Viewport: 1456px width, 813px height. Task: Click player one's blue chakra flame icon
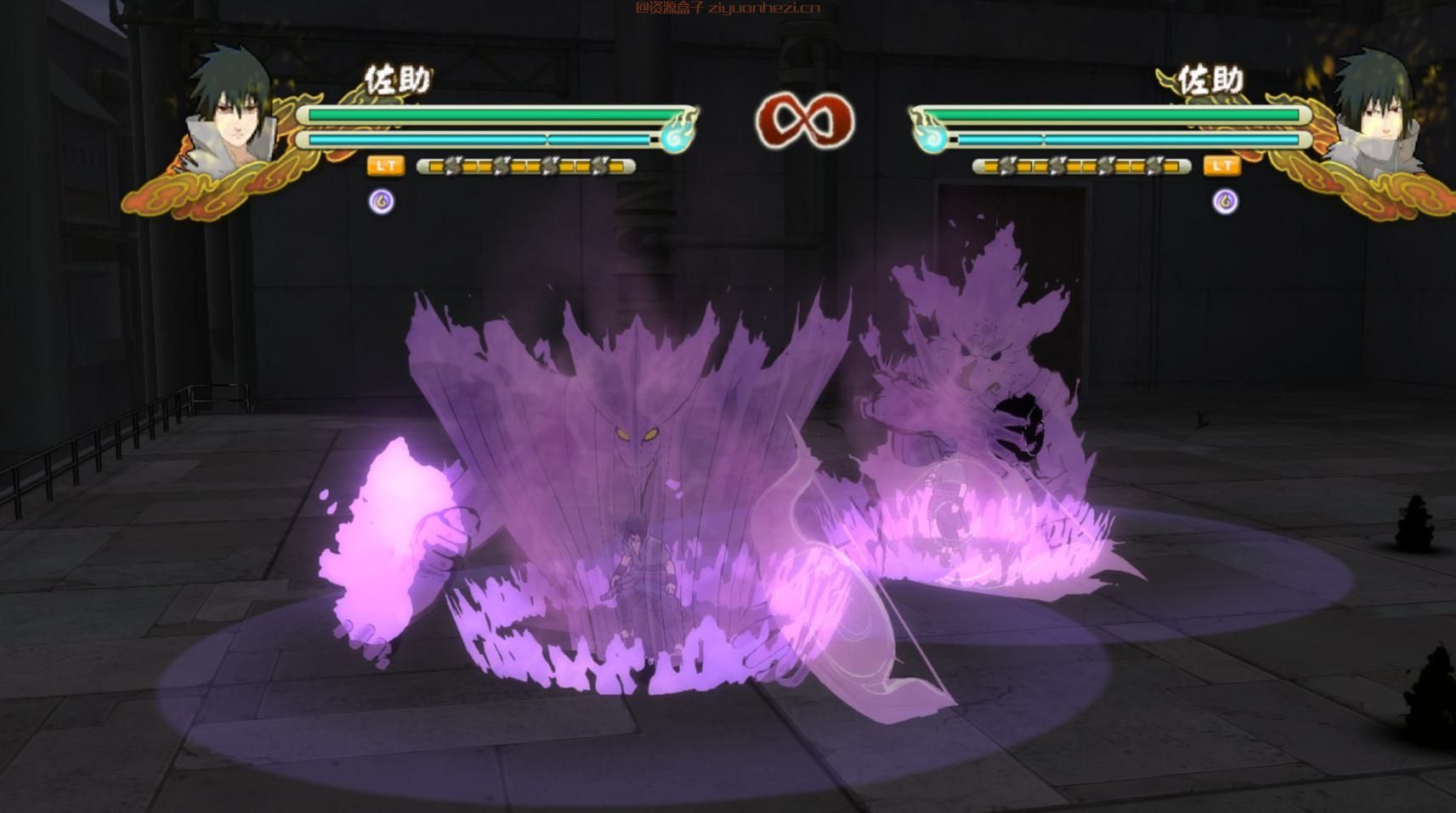point(677,134)
